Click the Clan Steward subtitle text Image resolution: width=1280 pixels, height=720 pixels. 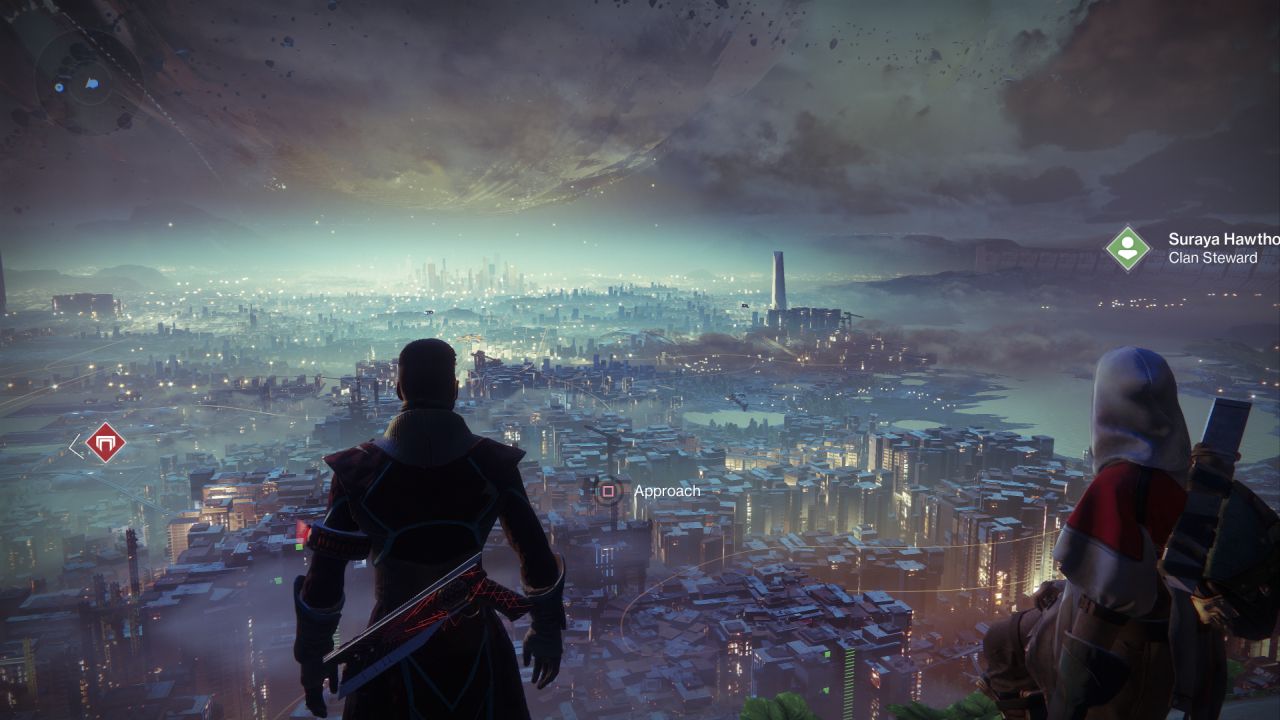click(x=1211, y=257)
